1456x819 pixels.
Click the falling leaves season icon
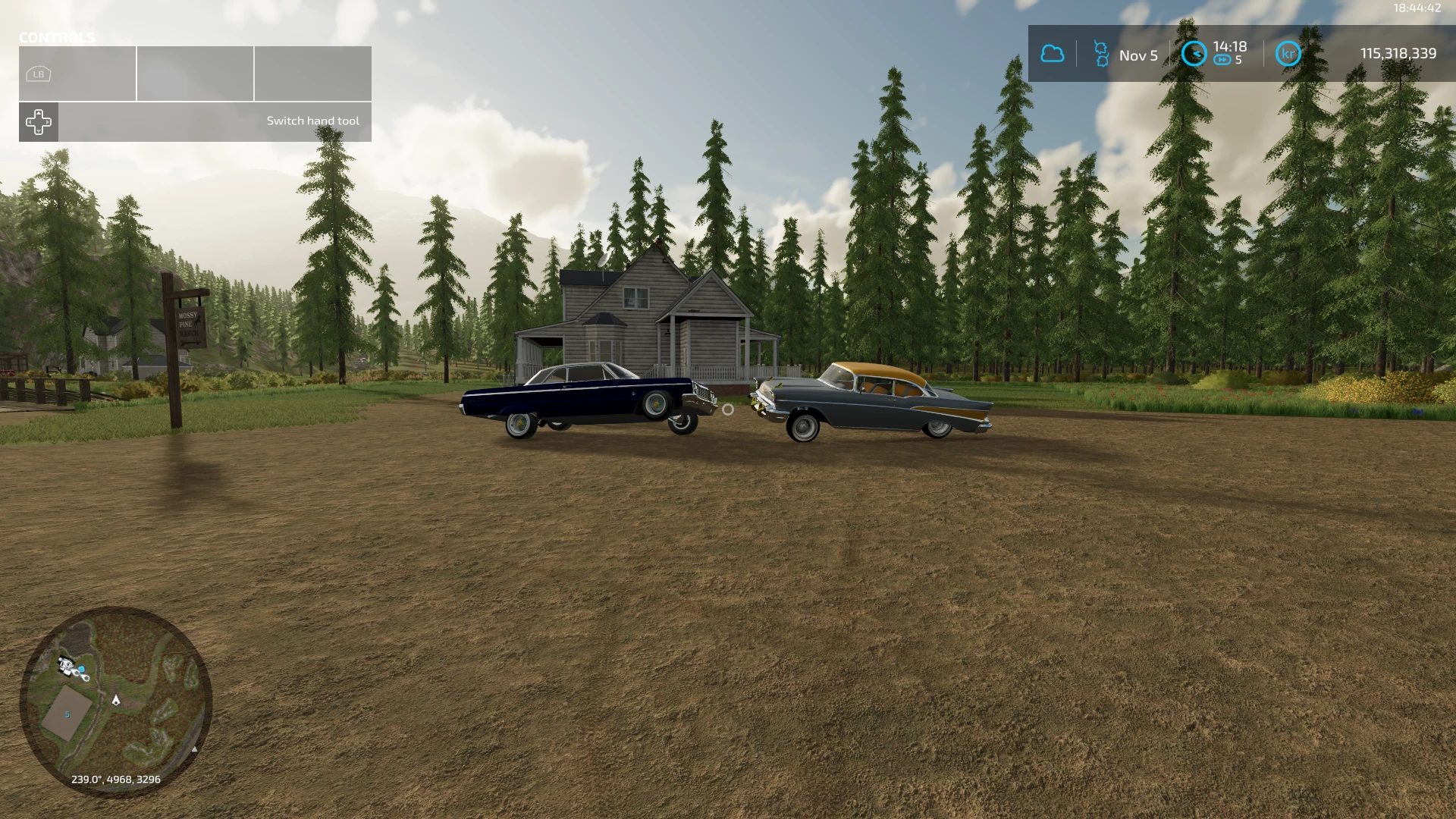(1101, 55)
